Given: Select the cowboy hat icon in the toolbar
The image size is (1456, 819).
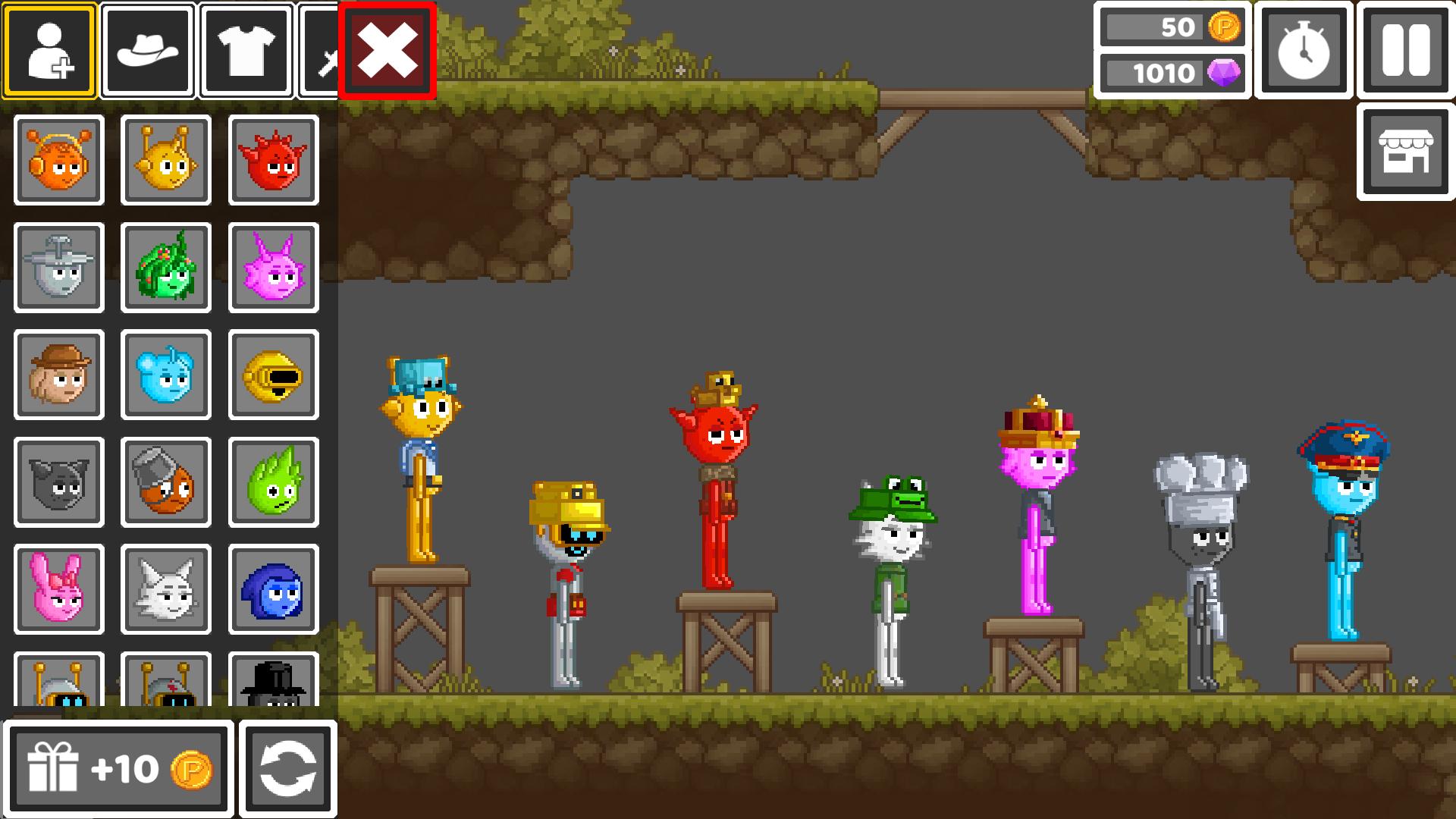Looking at the screenshot, I should [148, 50].
